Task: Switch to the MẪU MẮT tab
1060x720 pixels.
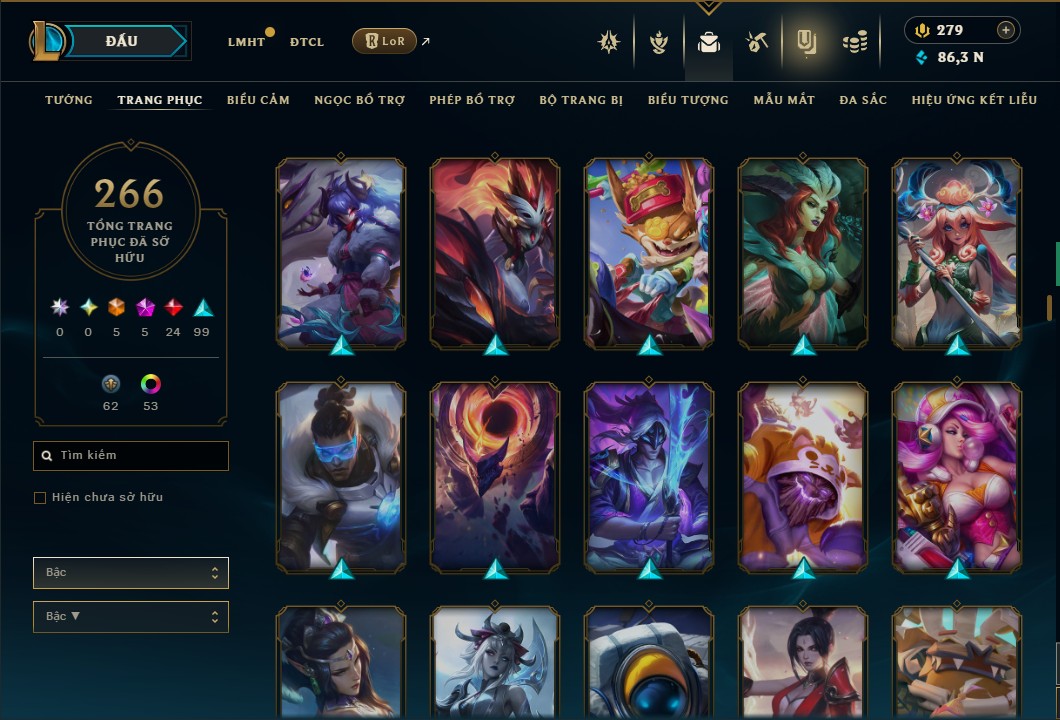Action: click(x=784, y=100)
